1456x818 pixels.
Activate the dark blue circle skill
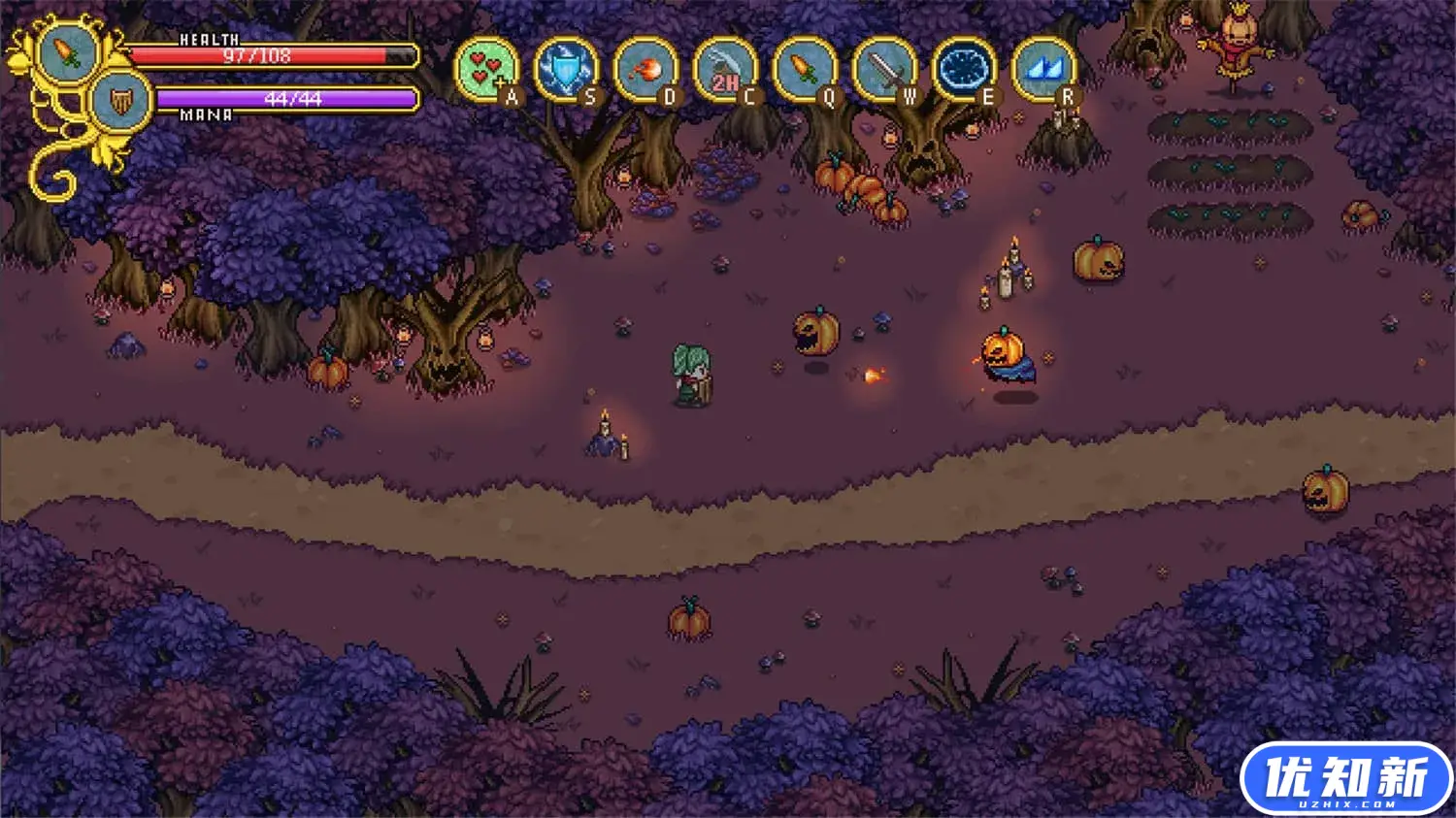[x=963, y=70]
